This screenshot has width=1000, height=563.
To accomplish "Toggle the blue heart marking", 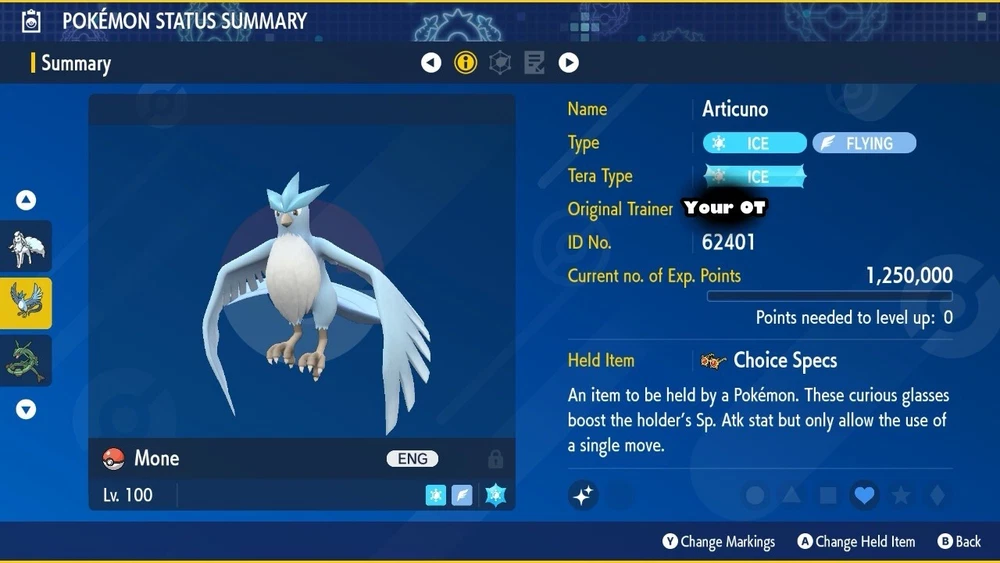I will pos(864,495).
